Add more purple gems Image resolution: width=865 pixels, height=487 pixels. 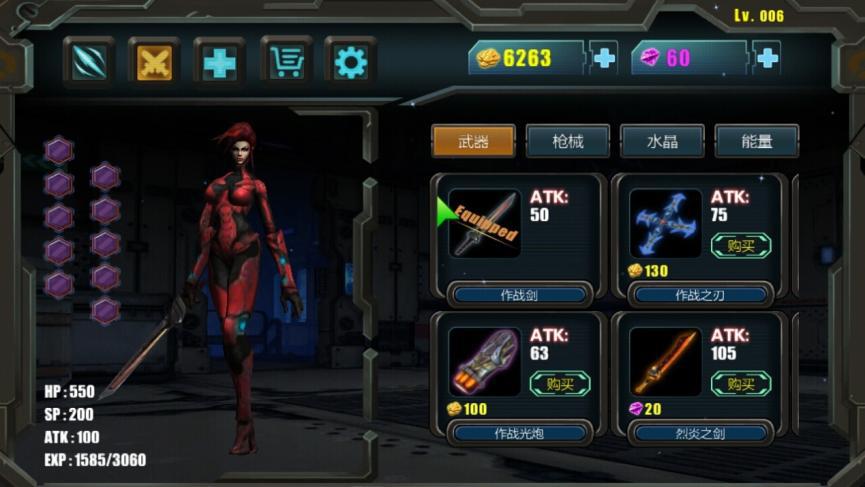pyautogui.click(x=767, y=58)
